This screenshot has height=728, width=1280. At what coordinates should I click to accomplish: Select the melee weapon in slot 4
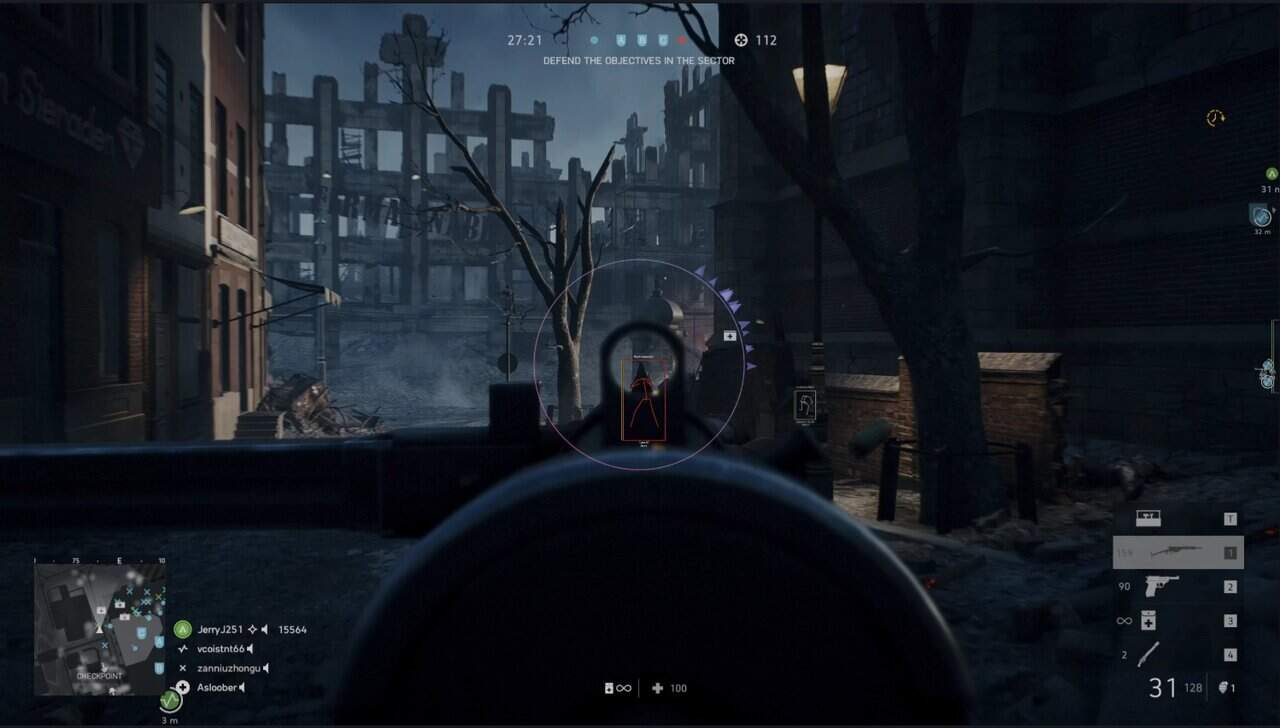[x=1152, y=655]
